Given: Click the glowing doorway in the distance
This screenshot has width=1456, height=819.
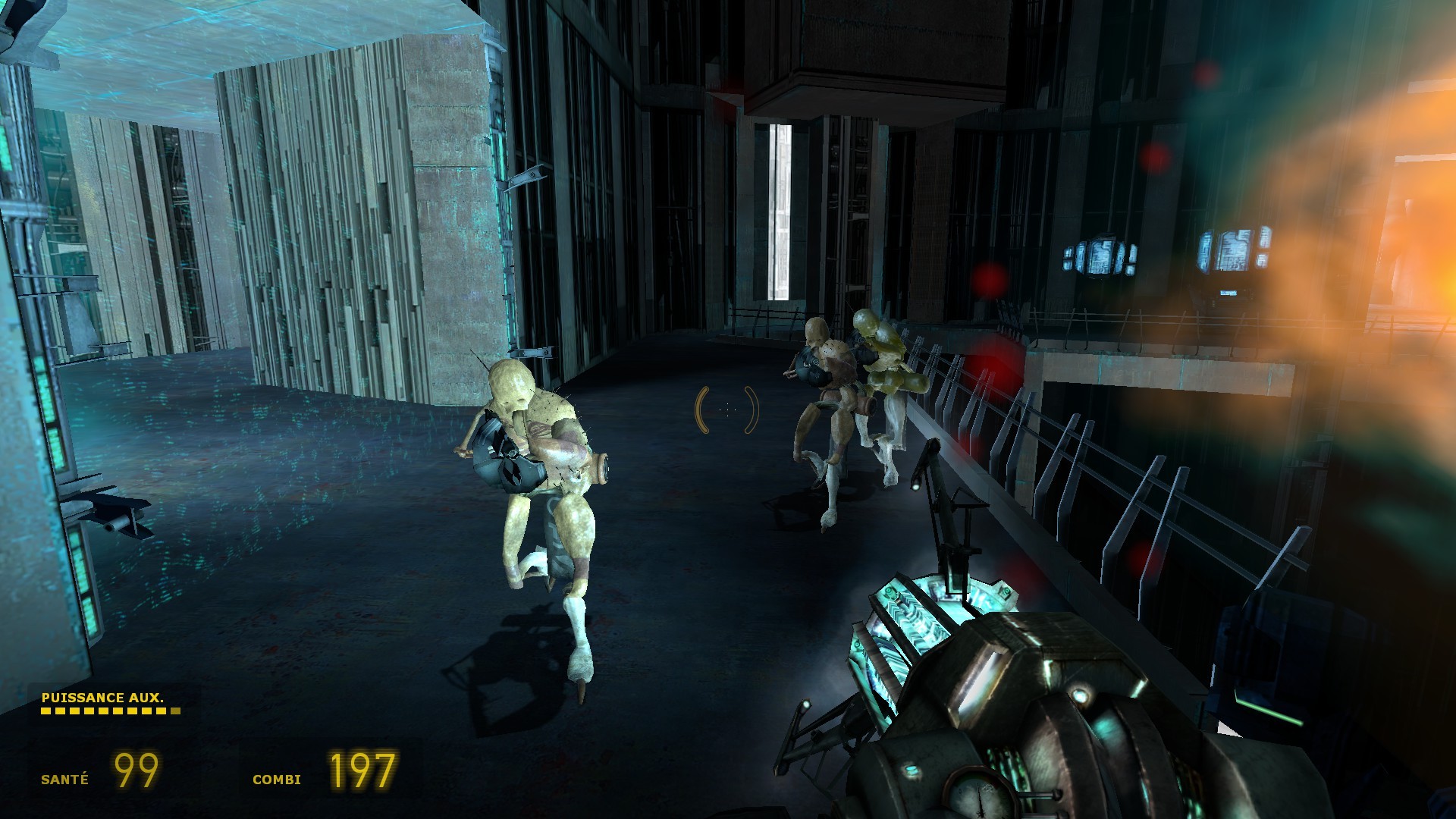Looking at the screenshot, I should pyautogui.click(x=781, y=212).
